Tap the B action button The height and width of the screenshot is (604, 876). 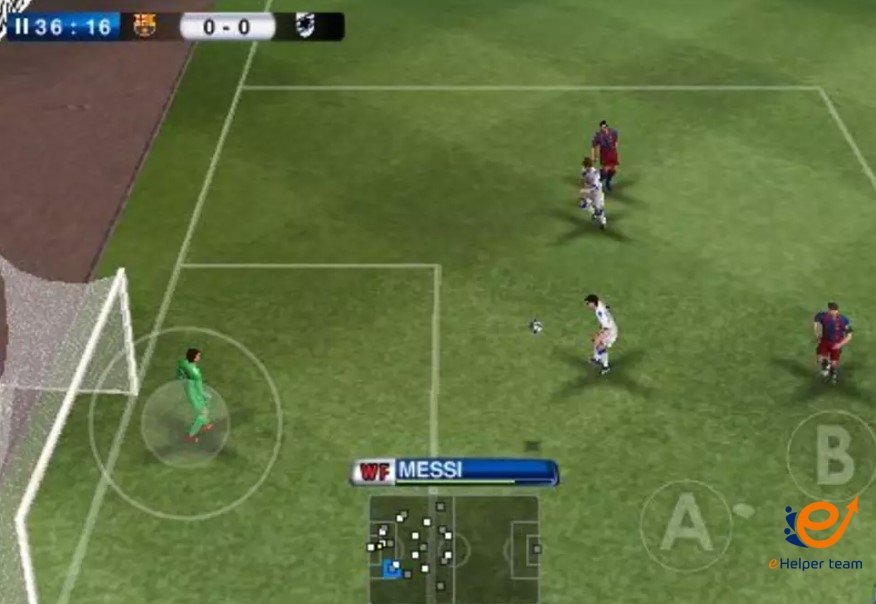tap(832, 456)
